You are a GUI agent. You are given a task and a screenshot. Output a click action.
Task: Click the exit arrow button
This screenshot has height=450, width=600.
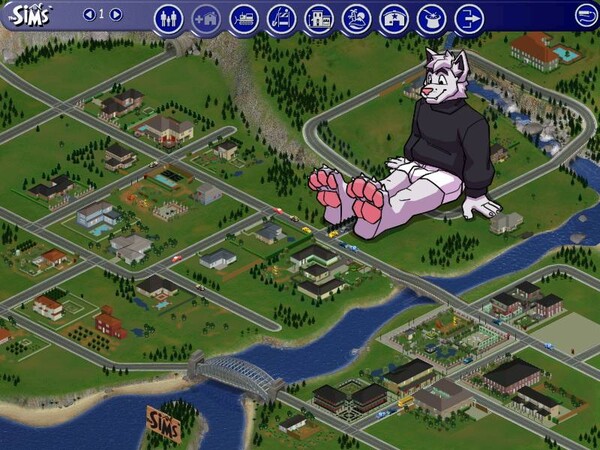coord(468,18)
